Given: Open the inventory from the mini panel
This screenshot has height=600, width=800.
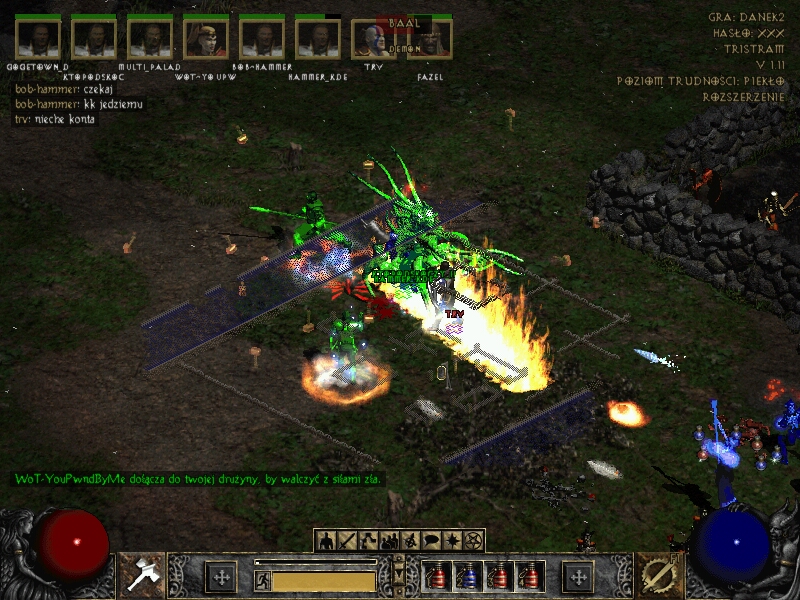Looking at the screenshot, I should coord(347,541).
